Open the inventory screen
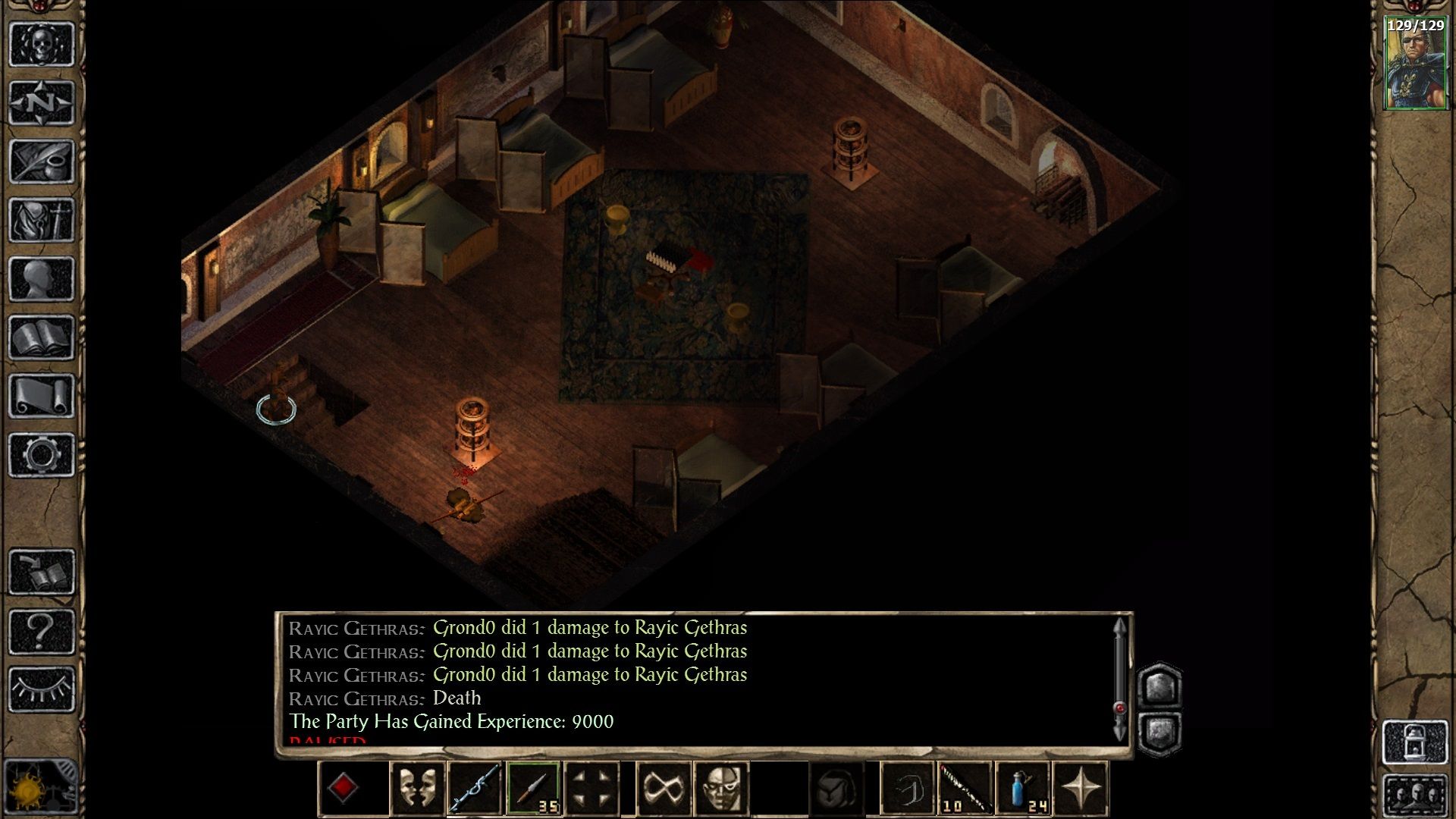This screenshot has width=1456, height=819. (42, 220)
